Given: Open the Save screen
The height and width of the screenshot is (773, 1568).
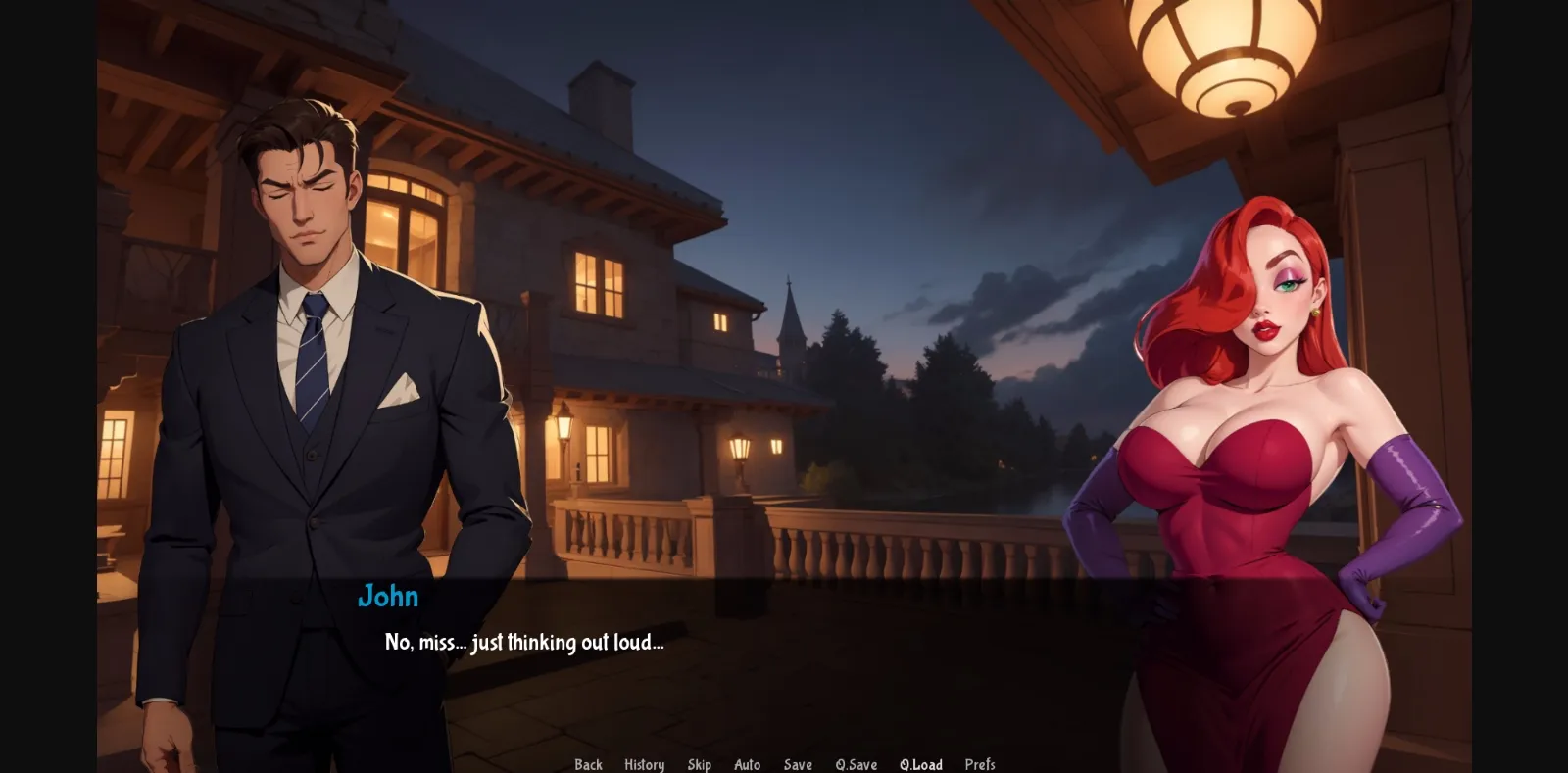Looking at the screenshot, I should tap(797, 764).
